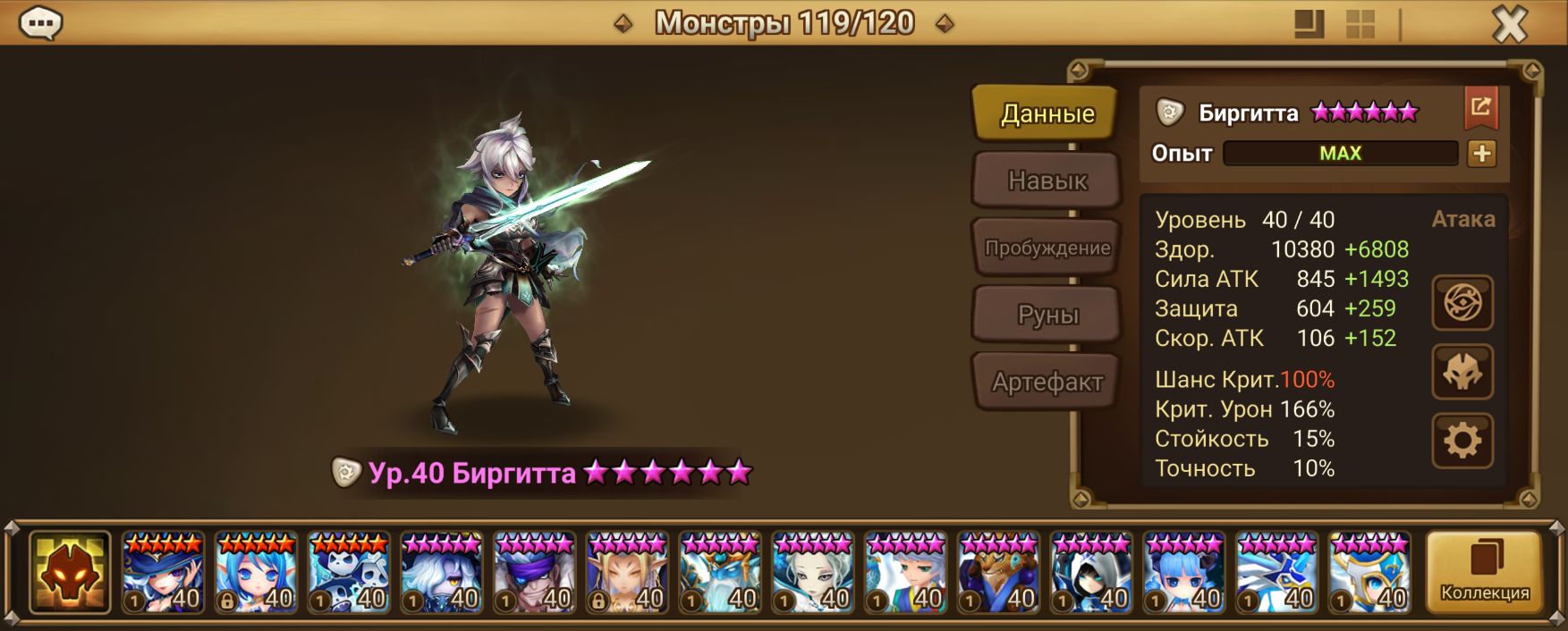Open the chat speech bubble
Viewport: 1568px width, 631px height.
pos(40,23)
